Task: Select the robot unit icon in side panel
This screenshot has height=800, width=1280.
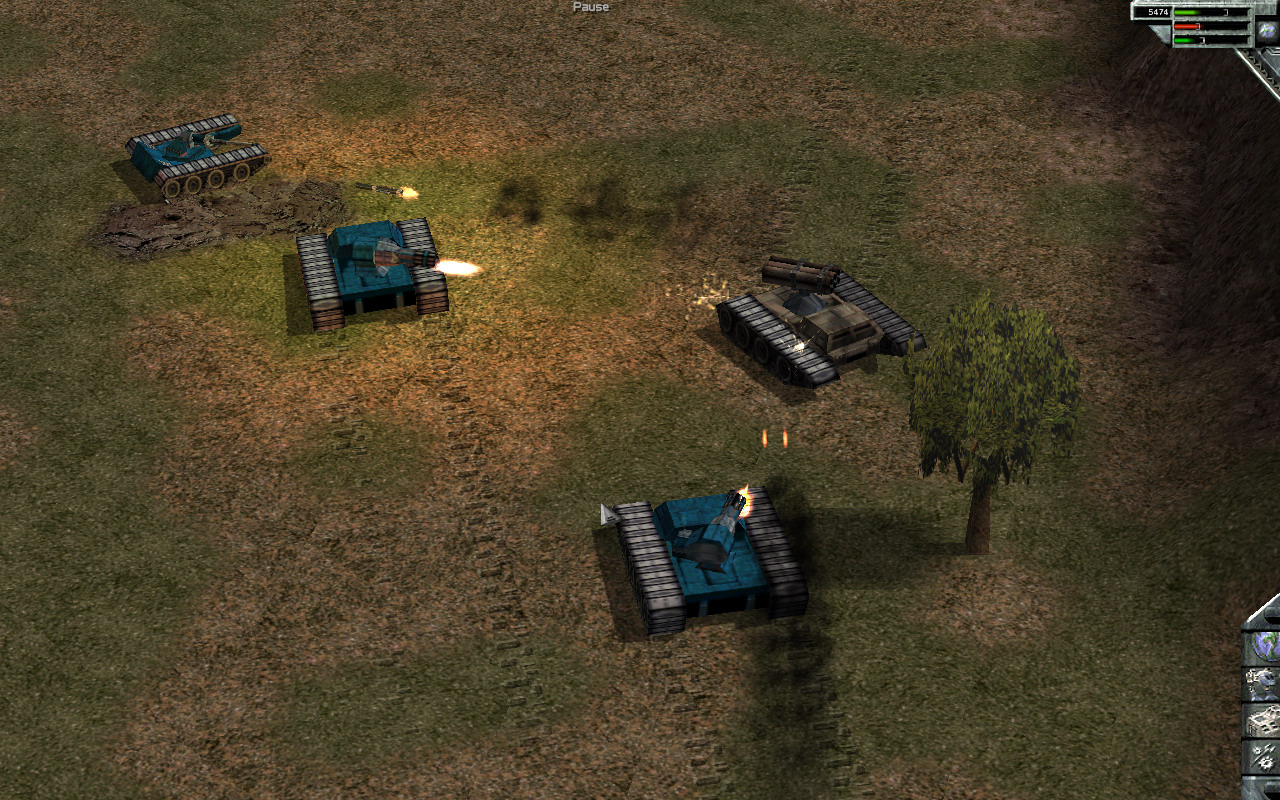Action: 1263,683
